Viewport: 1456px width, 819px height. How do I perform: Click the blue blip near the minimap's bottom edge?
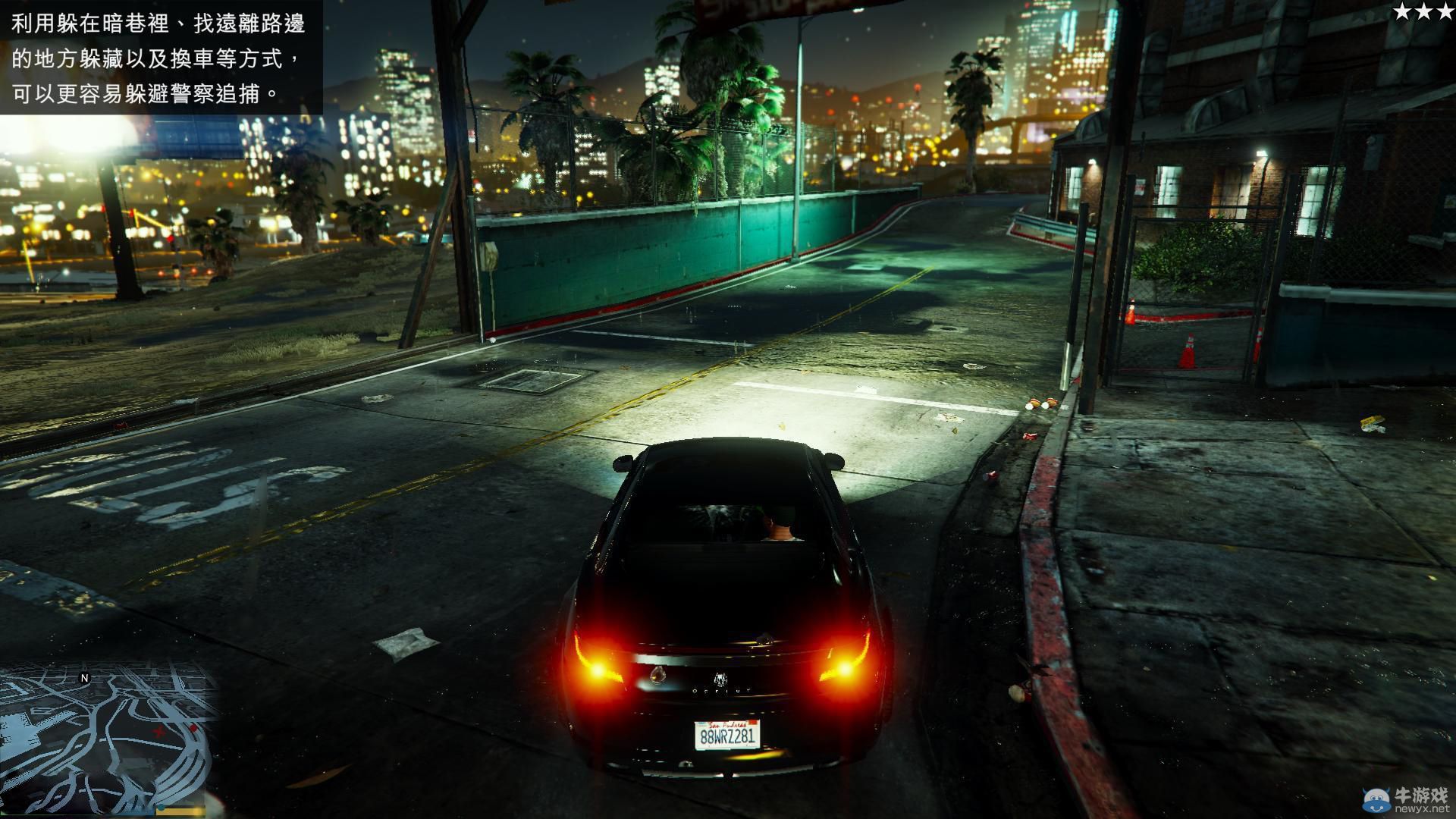[x=162, y=808]
